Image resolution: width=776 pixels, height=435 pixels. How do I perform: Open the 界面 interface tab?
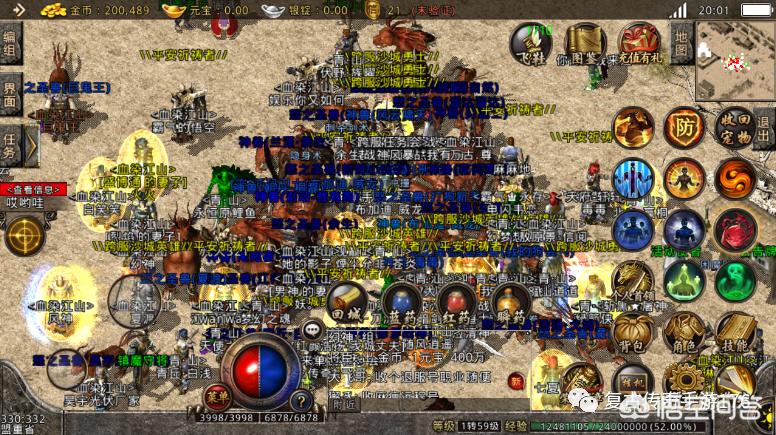point(10,97)
